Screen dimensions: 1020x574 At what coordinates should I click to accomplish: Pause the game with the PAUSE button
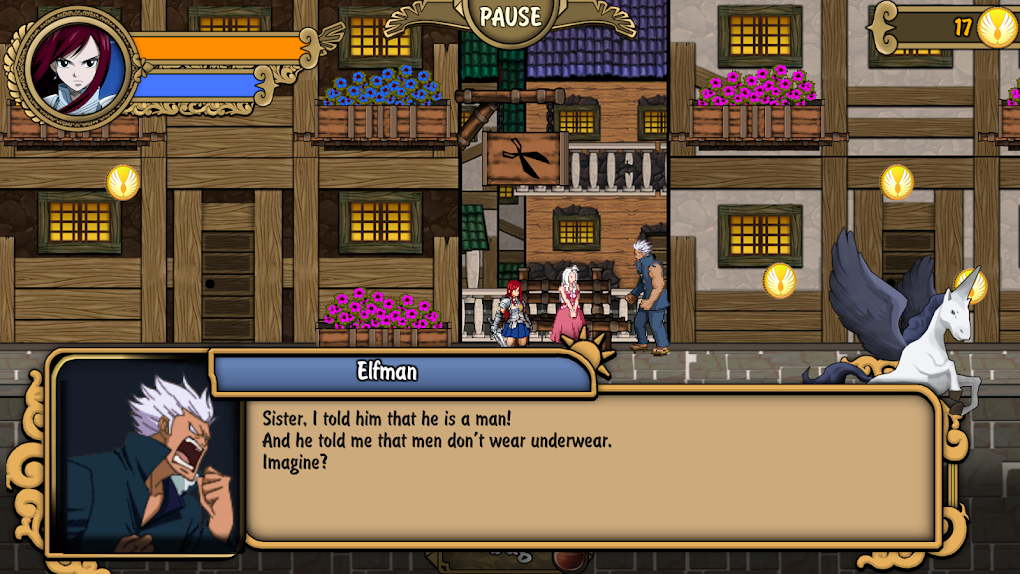(x=510, y=17)
